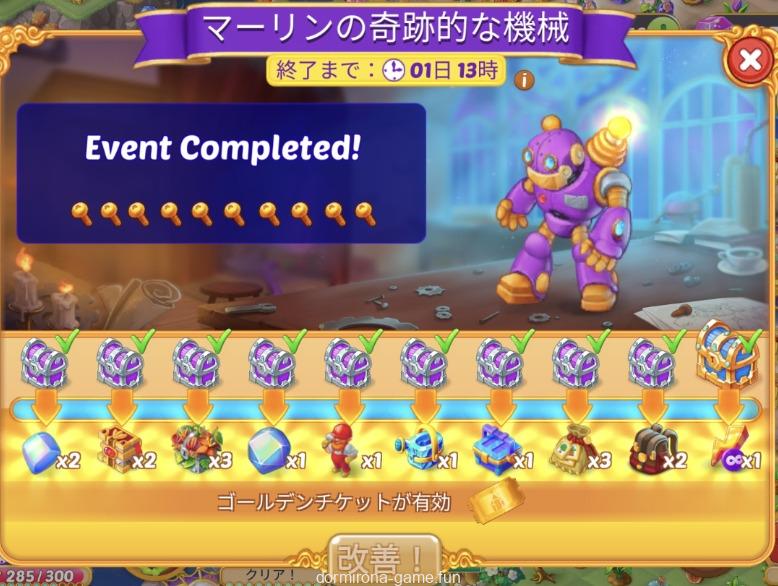Choose the crystal reward marked x1

(266, 450)
